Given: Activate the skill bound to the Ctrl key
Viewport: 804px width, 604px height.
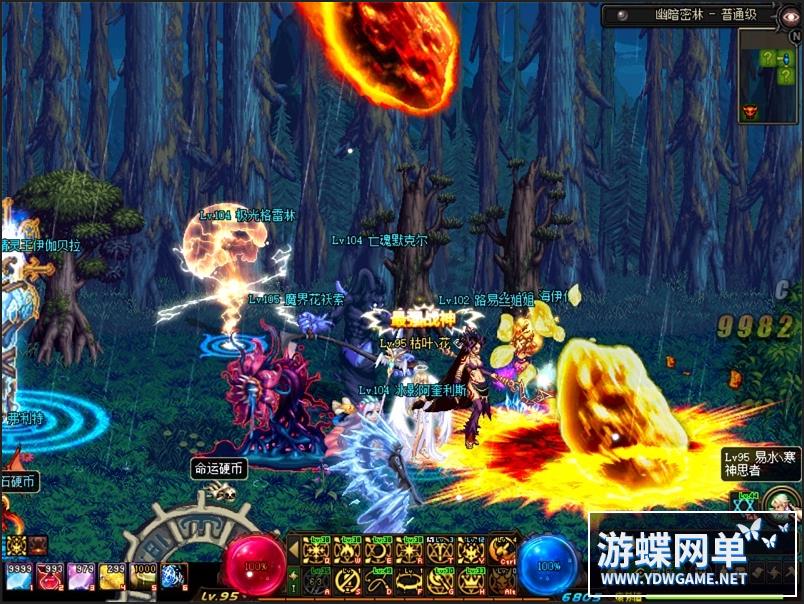Looking at the screenshot, I should click(x=501, y=549).
